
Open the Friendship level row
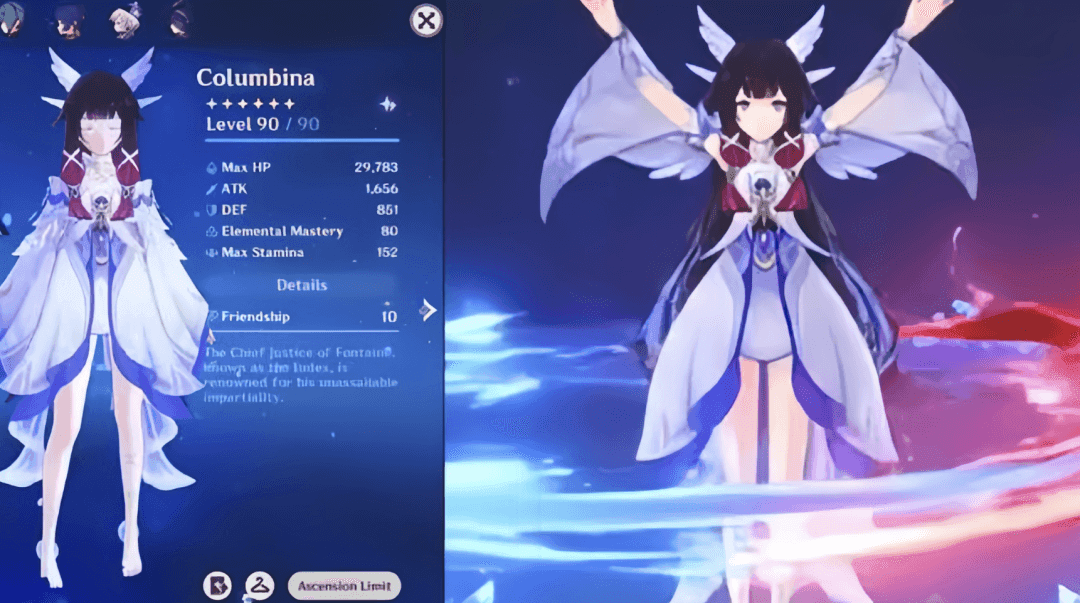click(x=301, y=317)
